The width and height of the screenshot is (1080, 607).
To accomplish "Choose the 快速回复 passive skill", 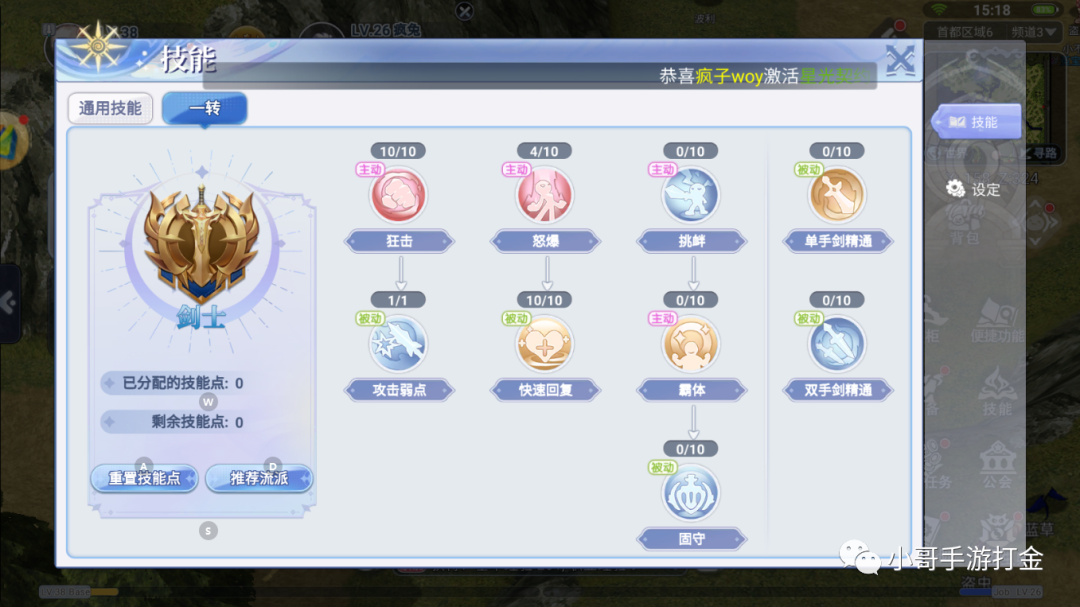I will coord(545,343).
